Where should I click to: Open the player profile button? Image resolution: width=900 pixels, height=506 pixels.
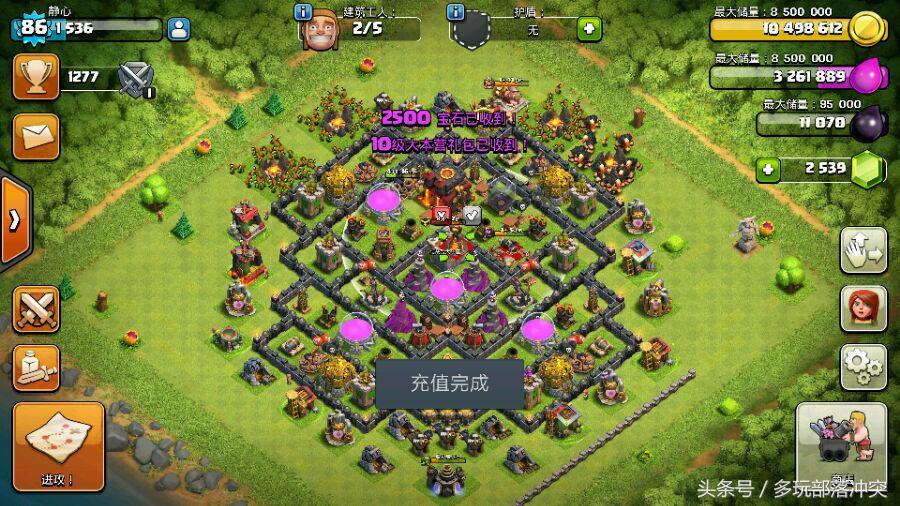[180, 29]
